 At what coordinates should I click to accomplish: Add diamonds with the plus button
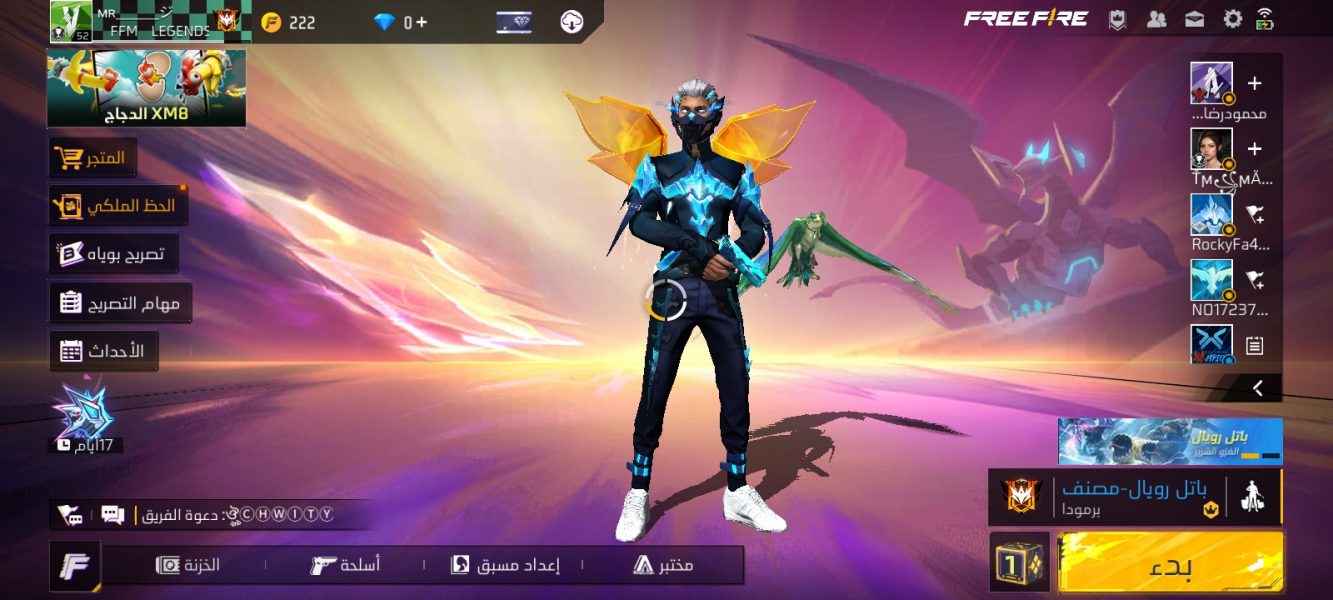[421, 22]
